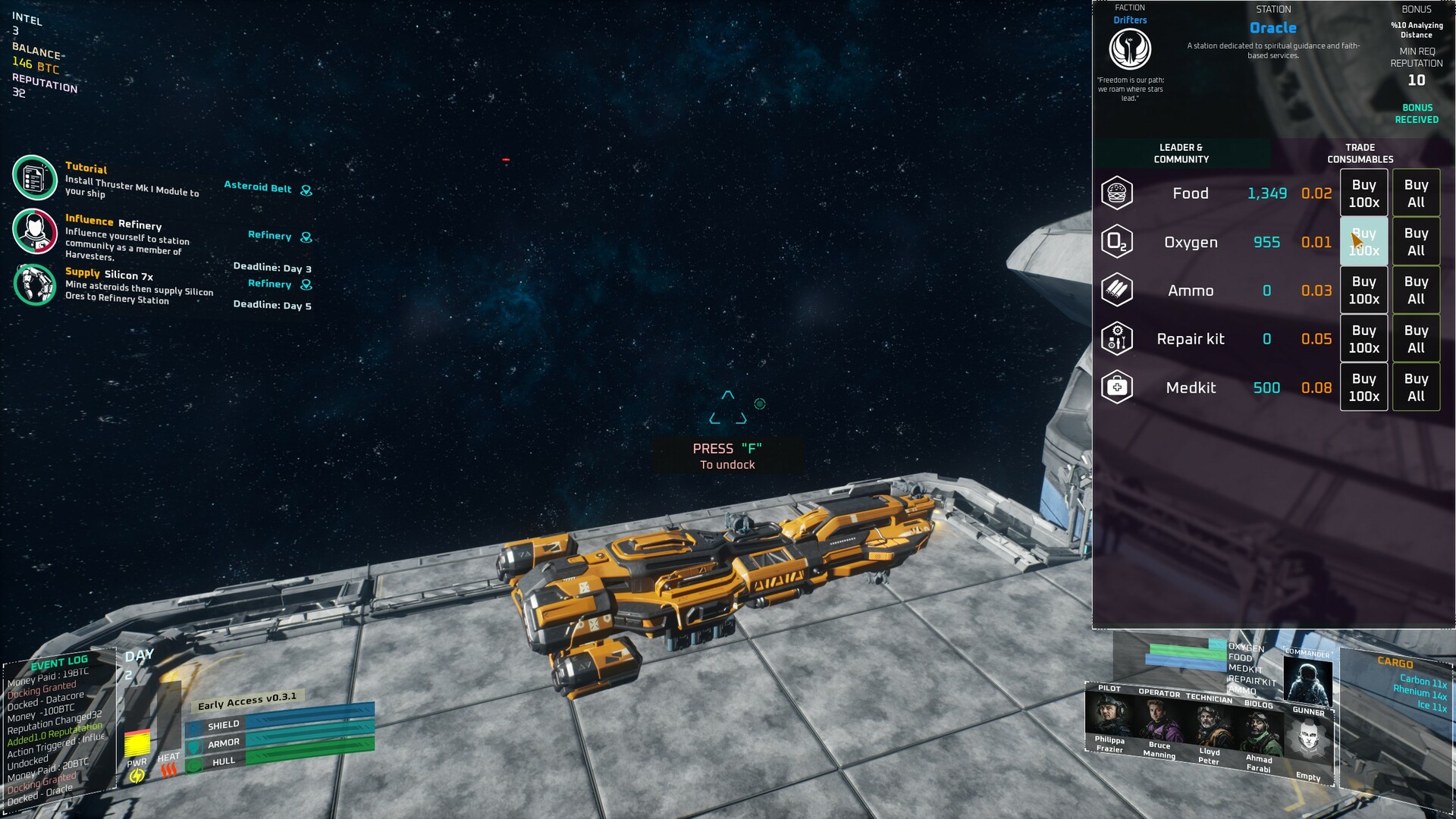1456x819 pixels.
Task: Buy all Food
Action: tap(1416, 193)
